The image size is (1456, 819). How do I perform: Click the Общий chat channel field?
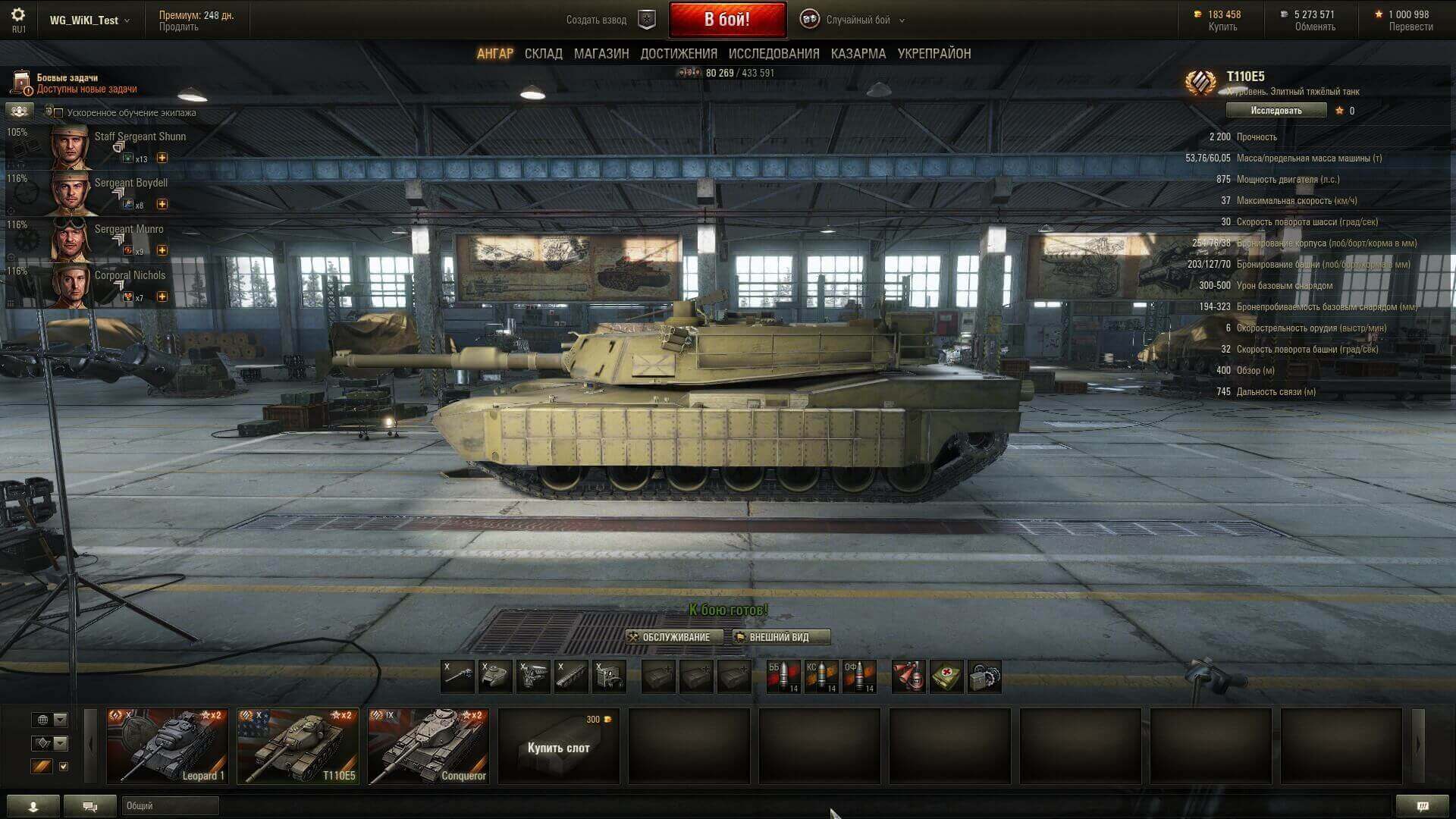171,805
